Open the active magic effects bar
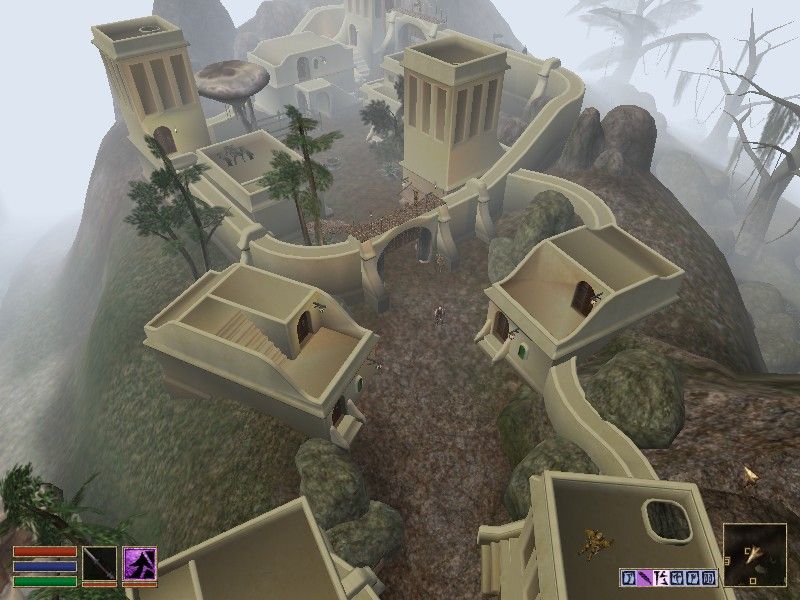This screenshot has width=800, height=600. (668, 577)
